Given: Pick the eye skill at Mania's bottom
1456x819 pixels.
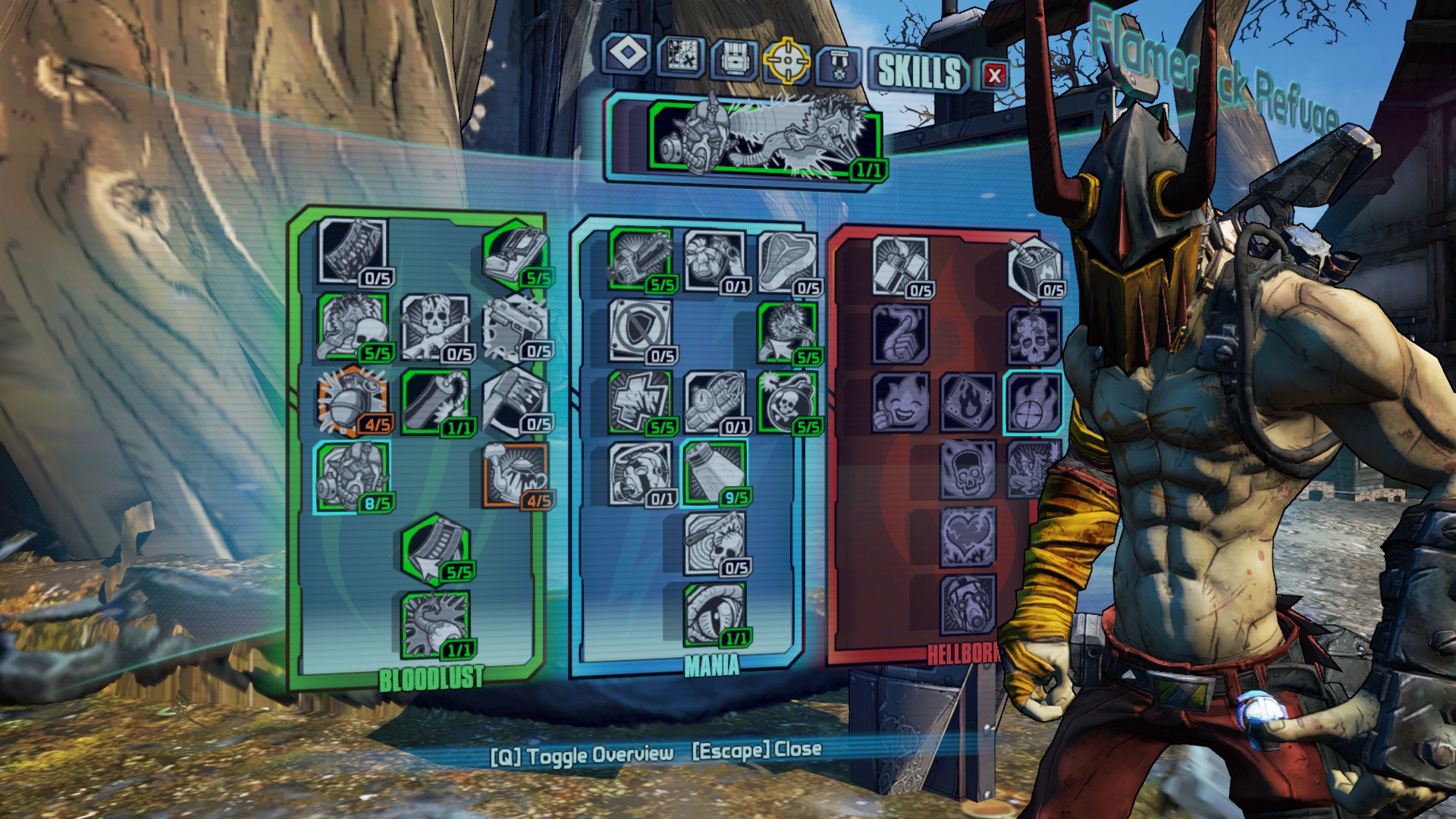Looking at the screenshot, I should click(714, 614).
